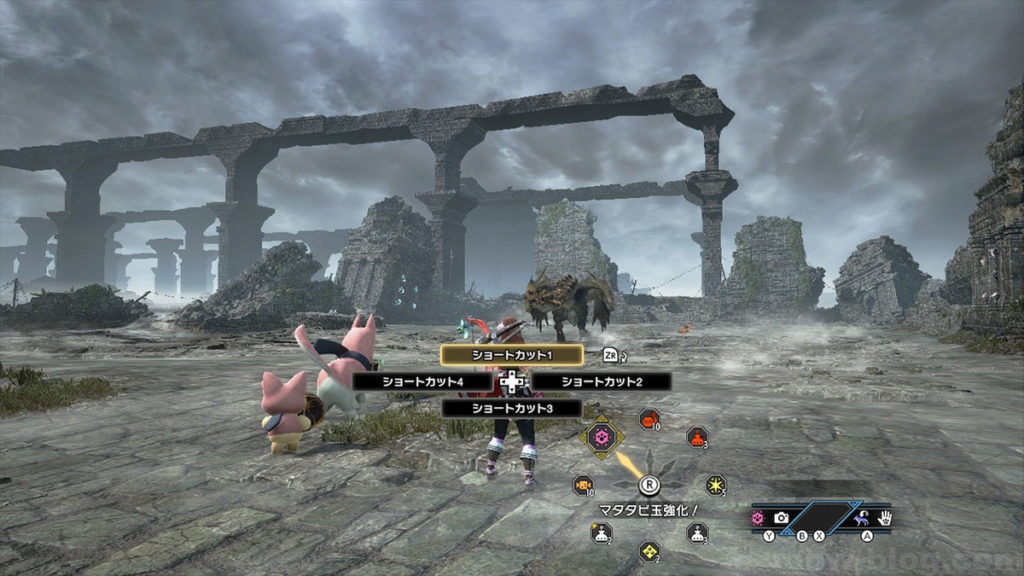Click the camera icon in the action bar
Image resolution: width=1024 pixels, height=576 pixels.
click(781, 519)
